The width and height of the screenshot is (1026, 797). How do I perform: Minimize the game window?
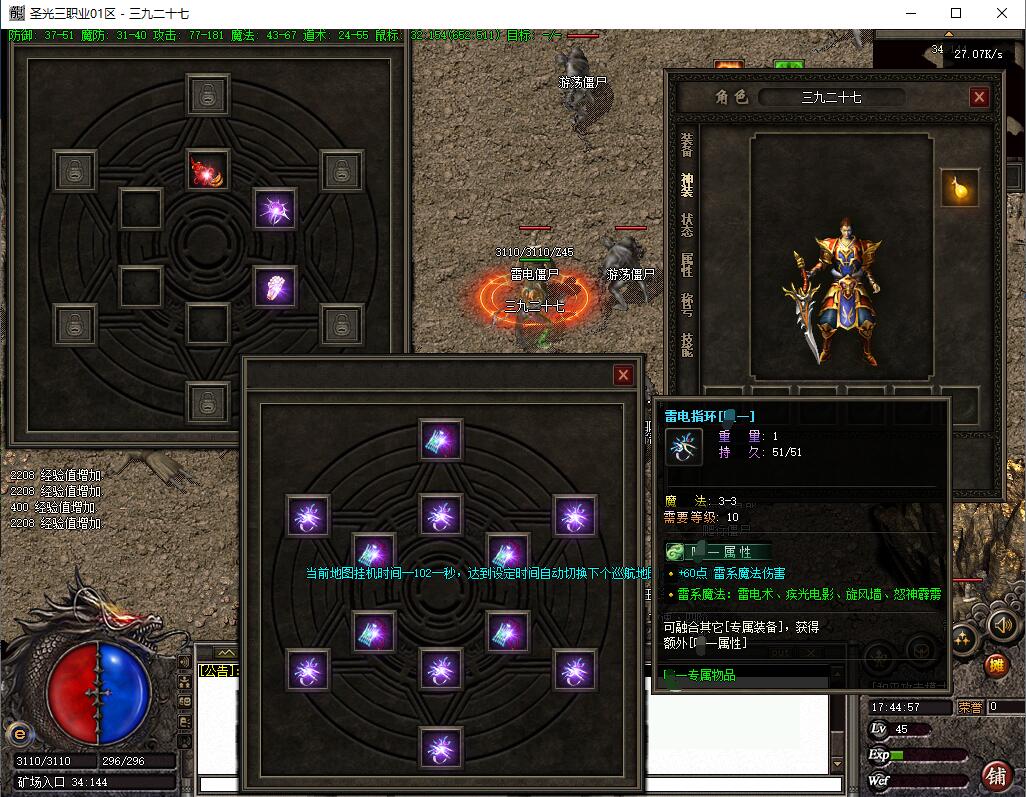(910, 13)
